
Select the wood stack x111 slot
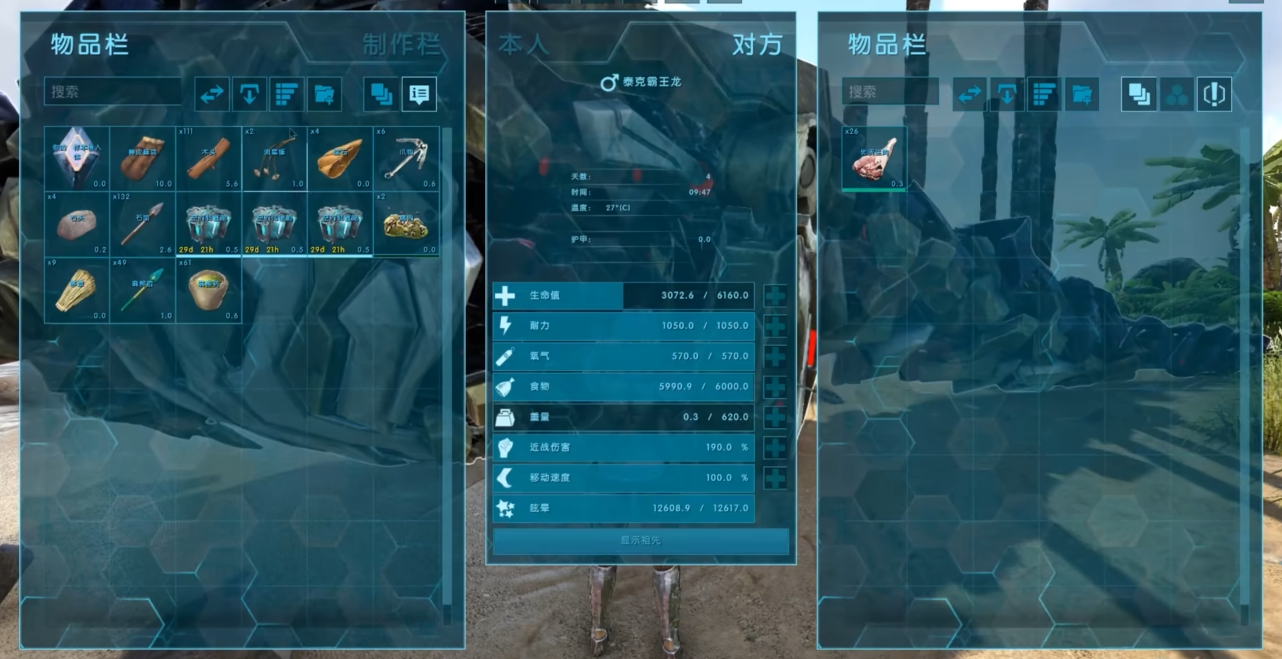[x=208, y=158]
